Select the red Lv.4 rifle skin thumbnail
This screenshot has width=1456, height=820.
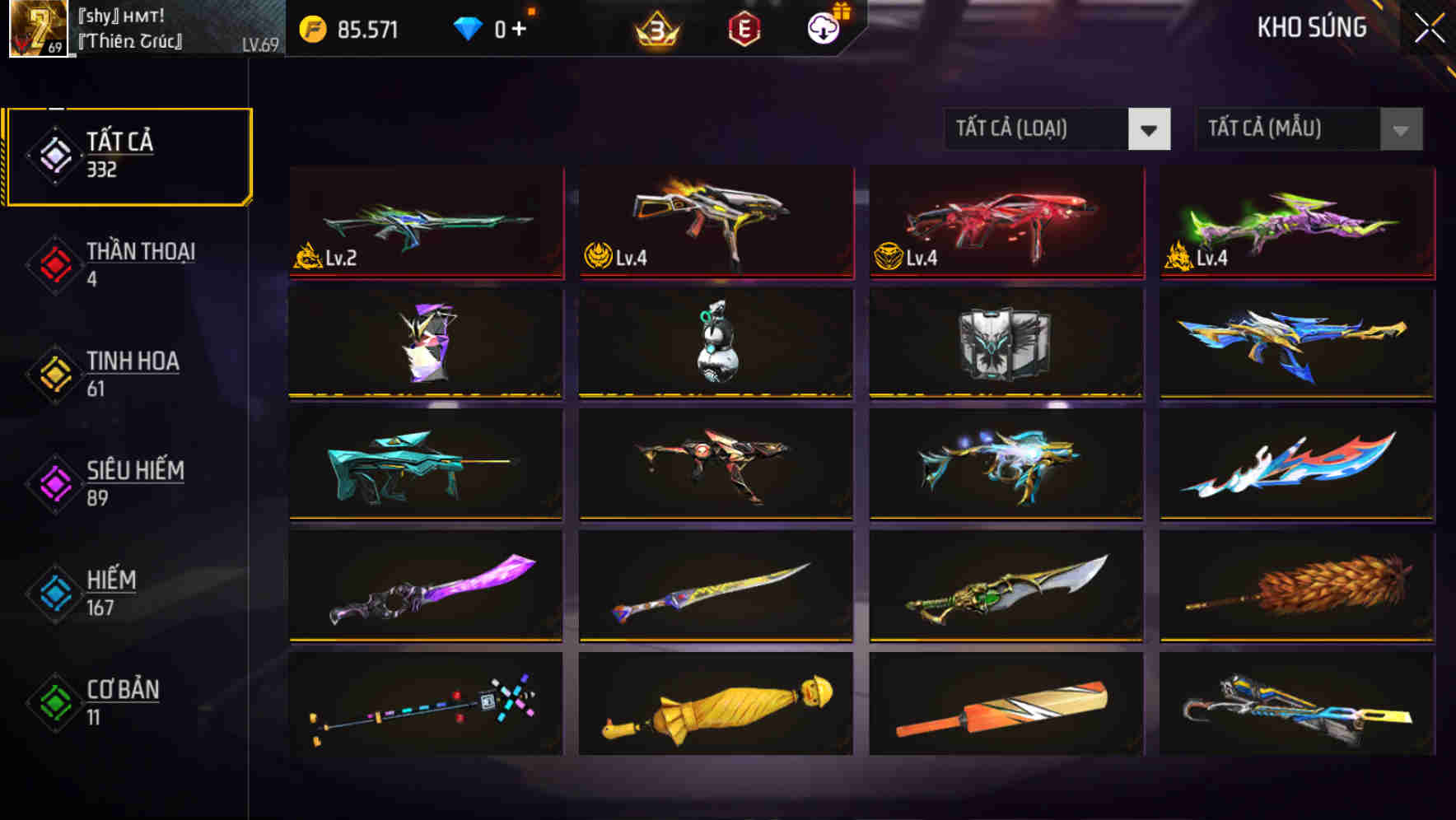tap(1005, 222)
